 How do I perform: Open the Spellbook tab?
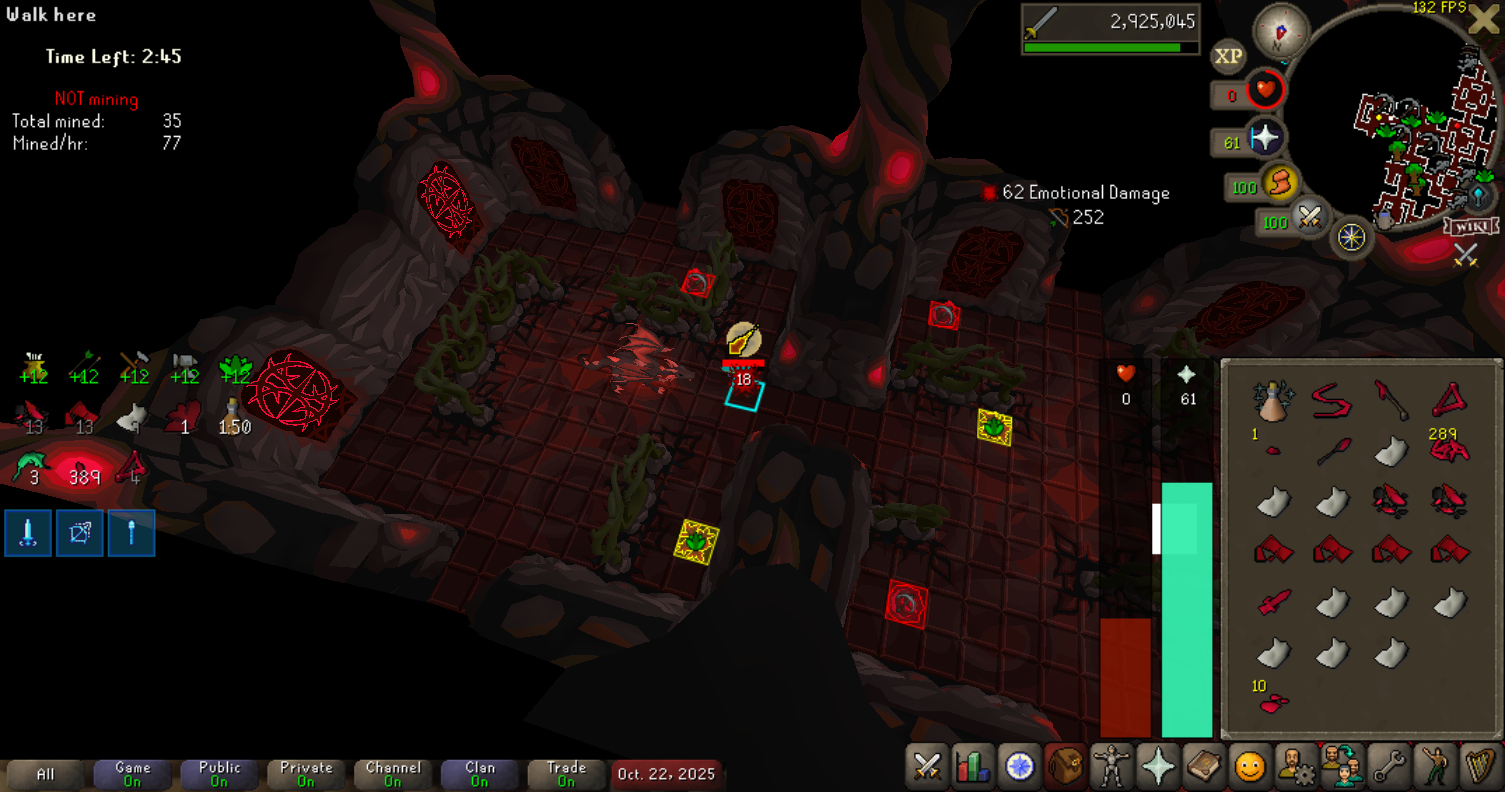[x=1204, y=767]
